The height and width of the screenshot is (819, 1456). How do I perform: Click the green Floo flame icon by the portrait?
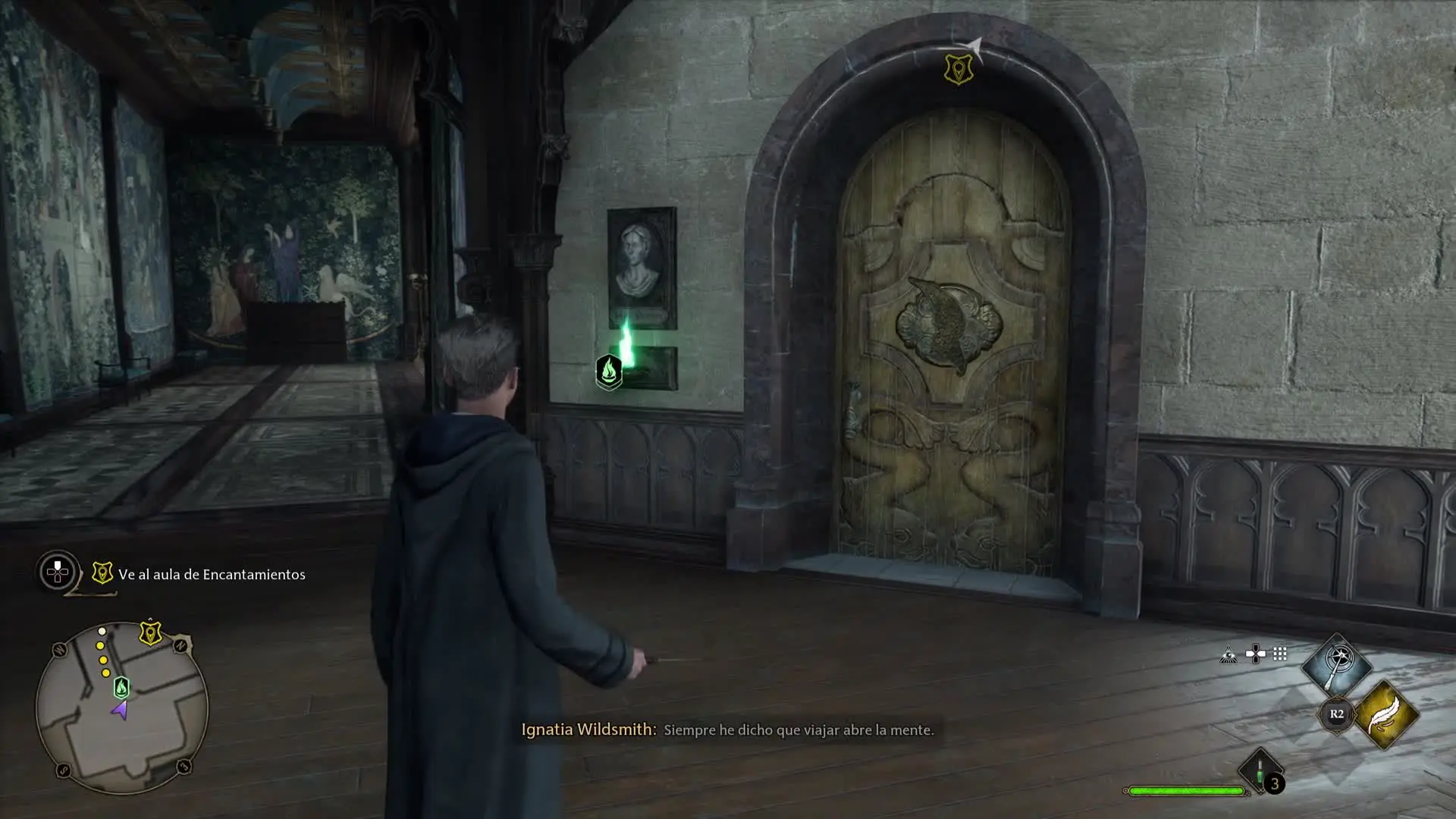(x=609, y=372)
